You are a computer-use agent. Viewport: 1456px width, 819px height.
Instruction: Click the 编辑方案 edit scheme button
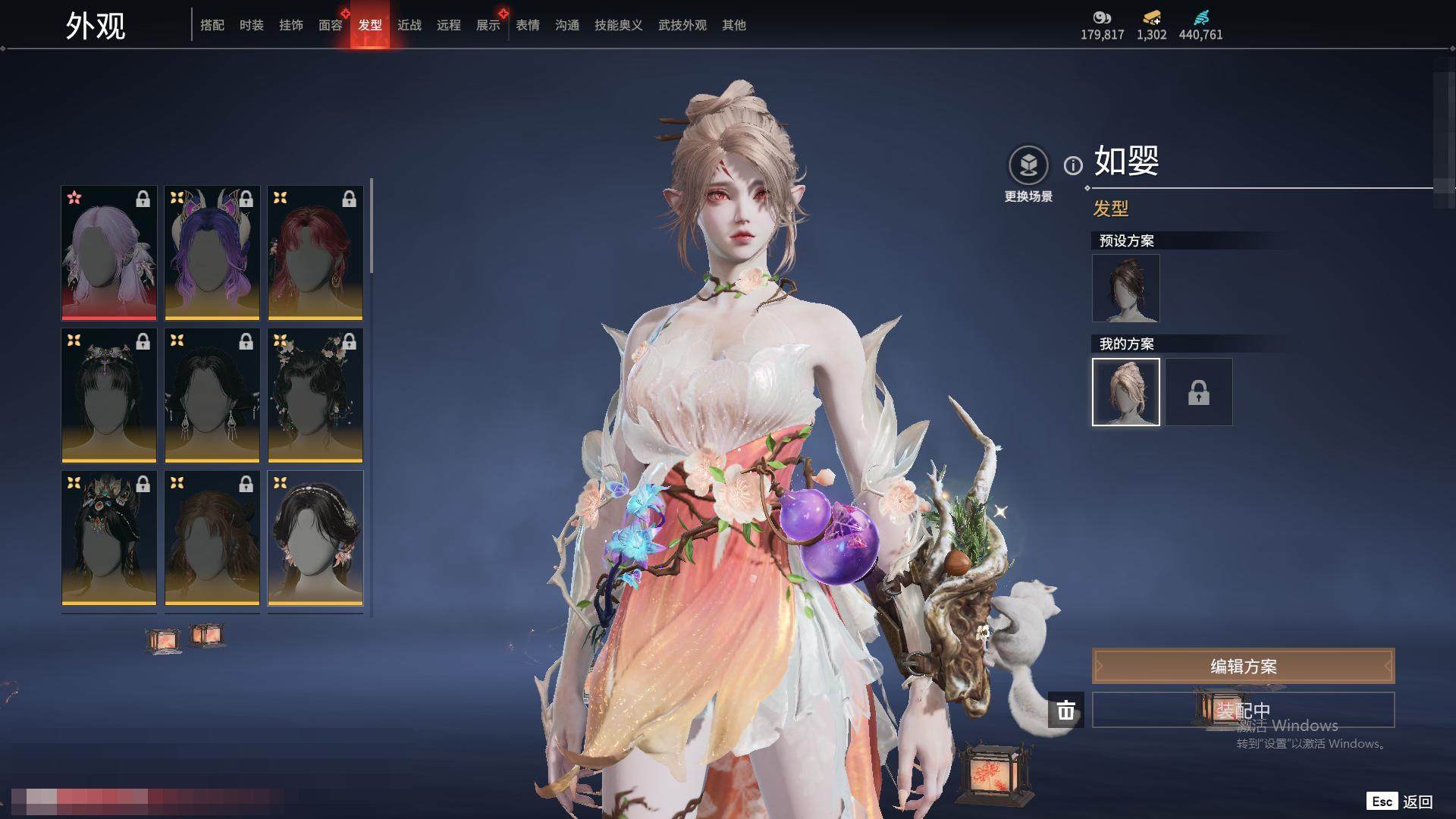tap(1243, 667)
